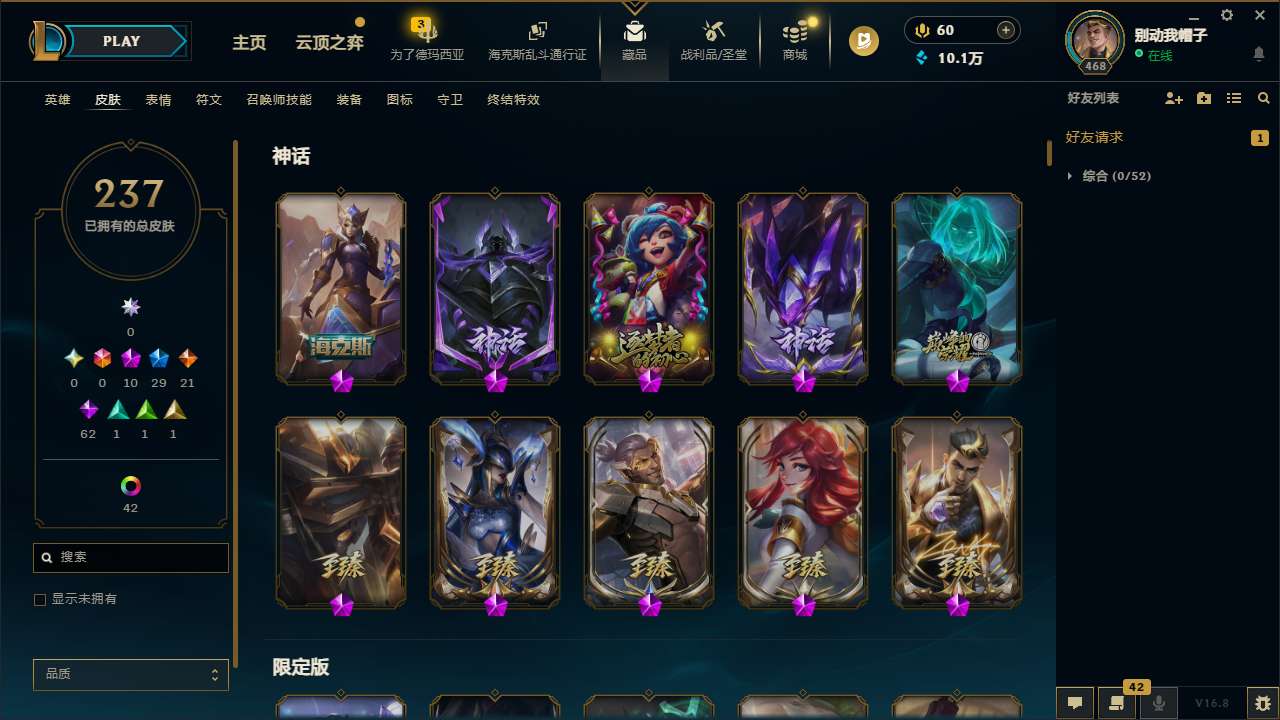Open the friends list display settings icon
Screen dimensions: 1280x720
point(1233,98)
